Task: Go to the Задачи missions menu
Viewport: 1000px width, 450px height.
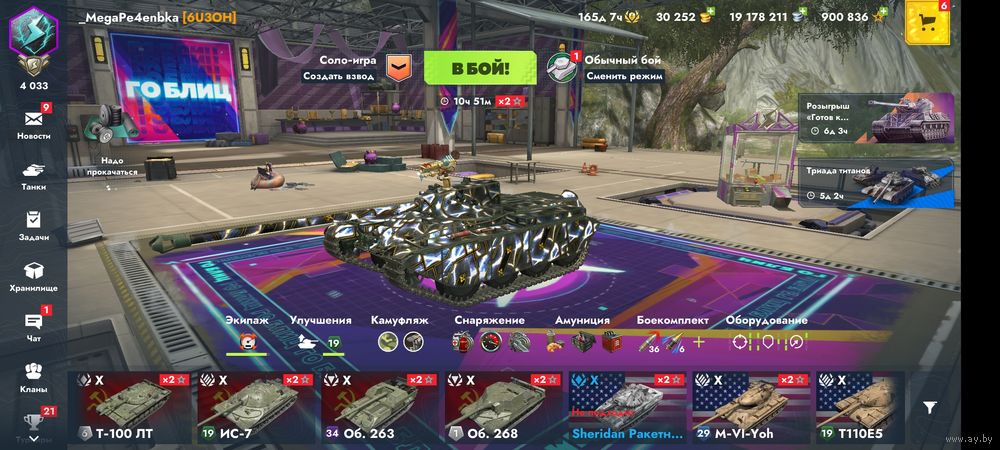Action: tap(33, 225)
